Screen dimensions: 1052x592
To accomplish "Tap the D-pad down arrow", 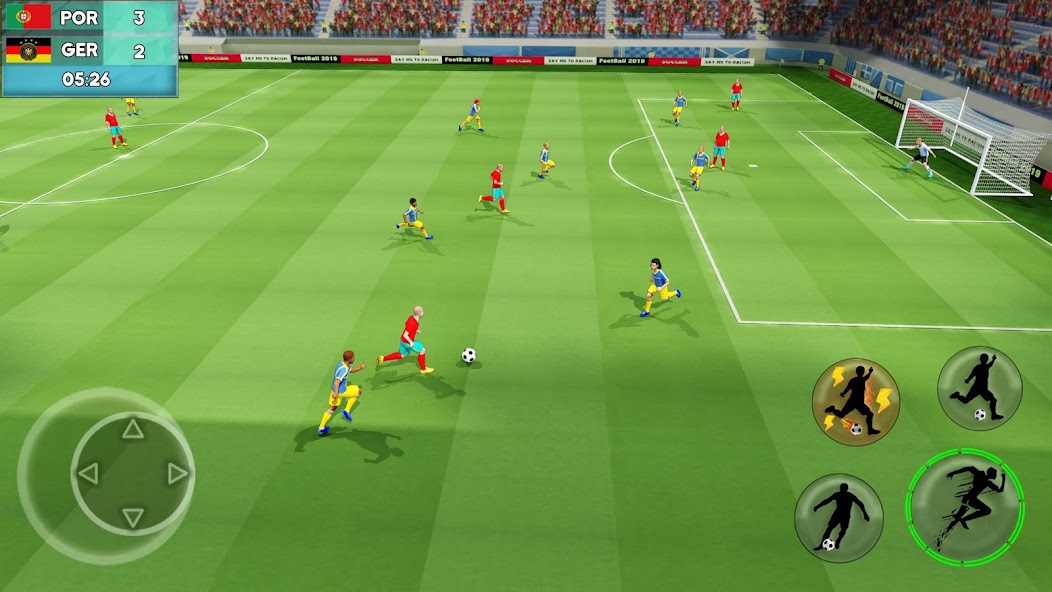I will coord(132,517).
